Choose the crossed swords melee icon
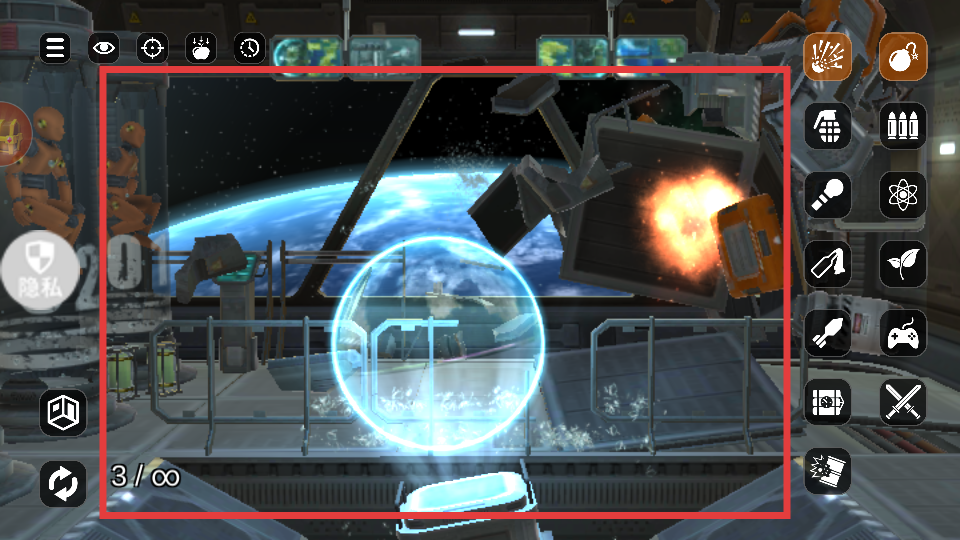960x540 pixels. 903,402
